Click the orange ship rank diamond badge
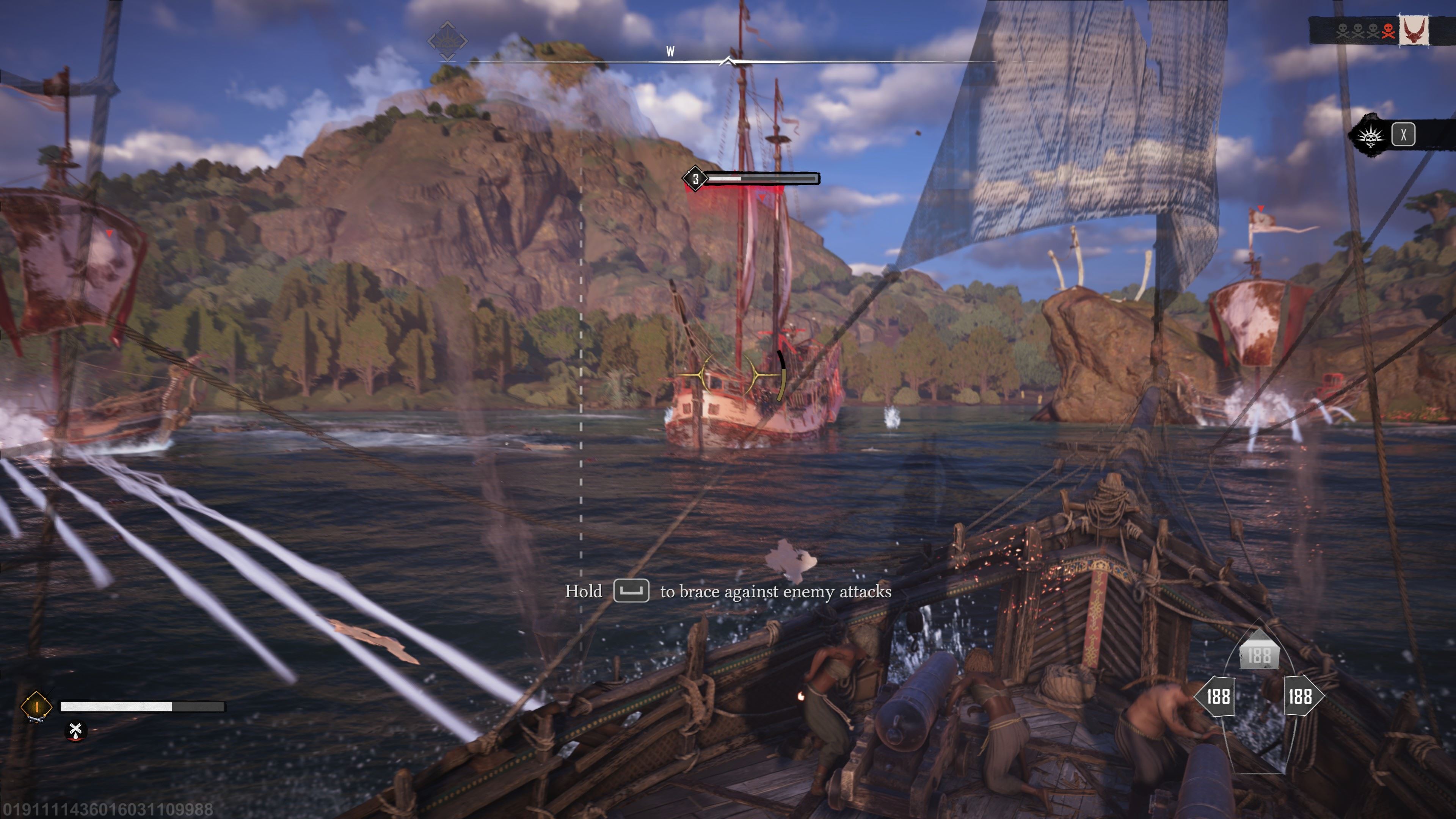Image resolution: width=1456 pixels, height=819 pixels. click(x=36, y=706)
